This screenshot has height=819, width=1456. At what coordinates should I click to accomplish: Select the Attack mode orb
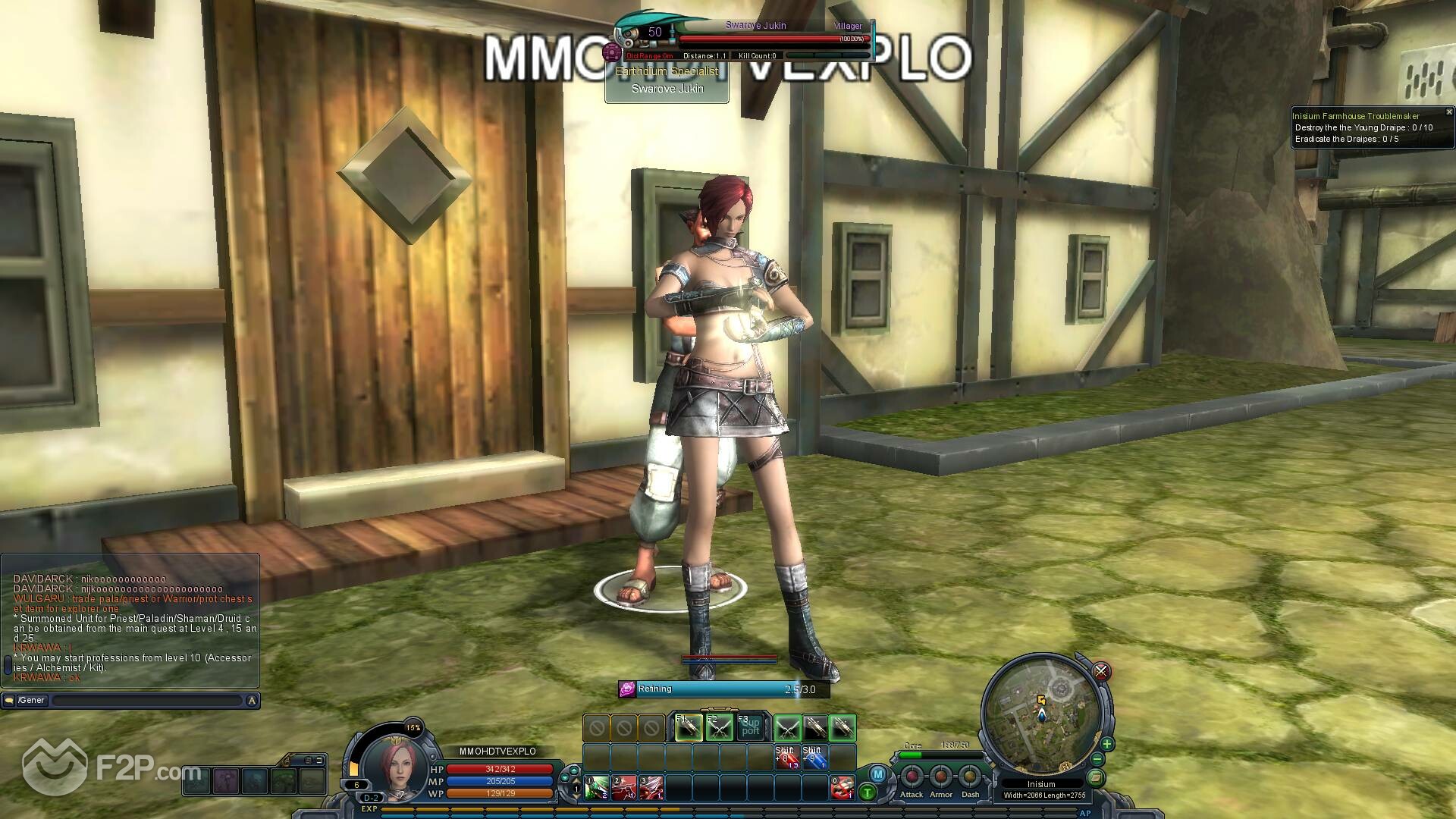click(912, 777)
